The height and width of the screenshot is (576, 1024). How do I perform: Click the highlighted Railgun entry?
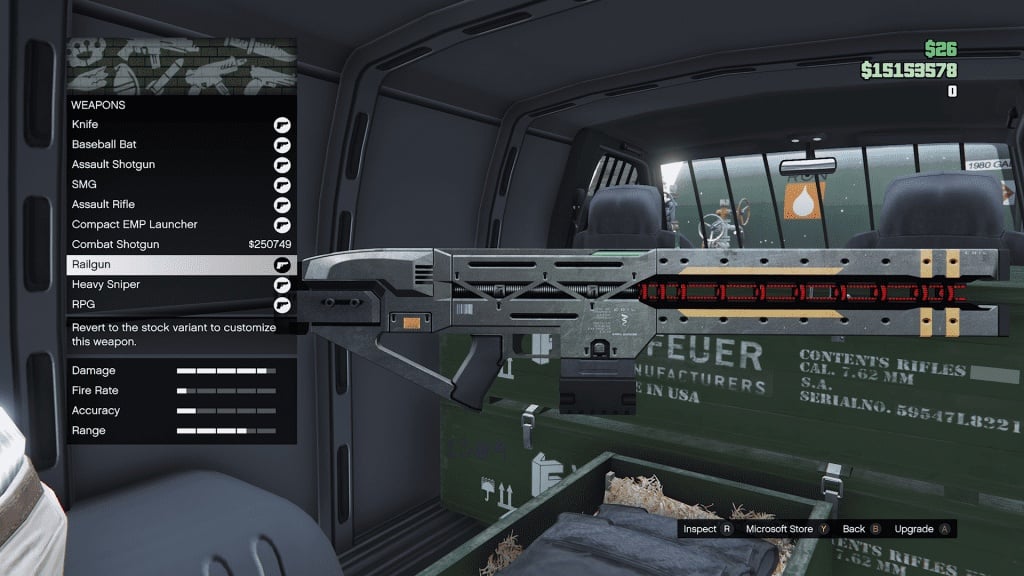pos(181,265)
